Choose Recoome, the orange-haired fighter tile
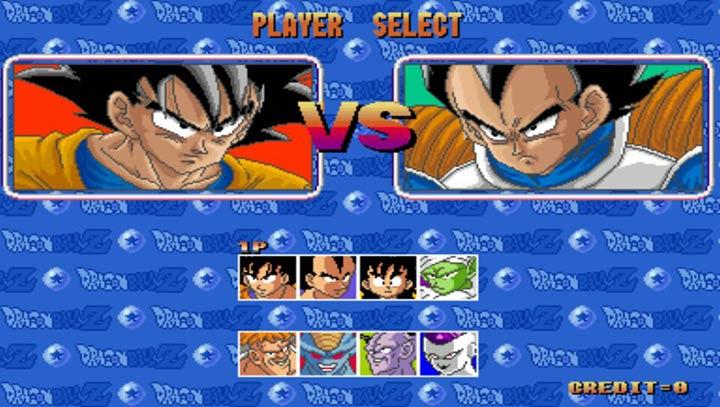Viewport: 720px width, 407px height. (x=268, y=353)
